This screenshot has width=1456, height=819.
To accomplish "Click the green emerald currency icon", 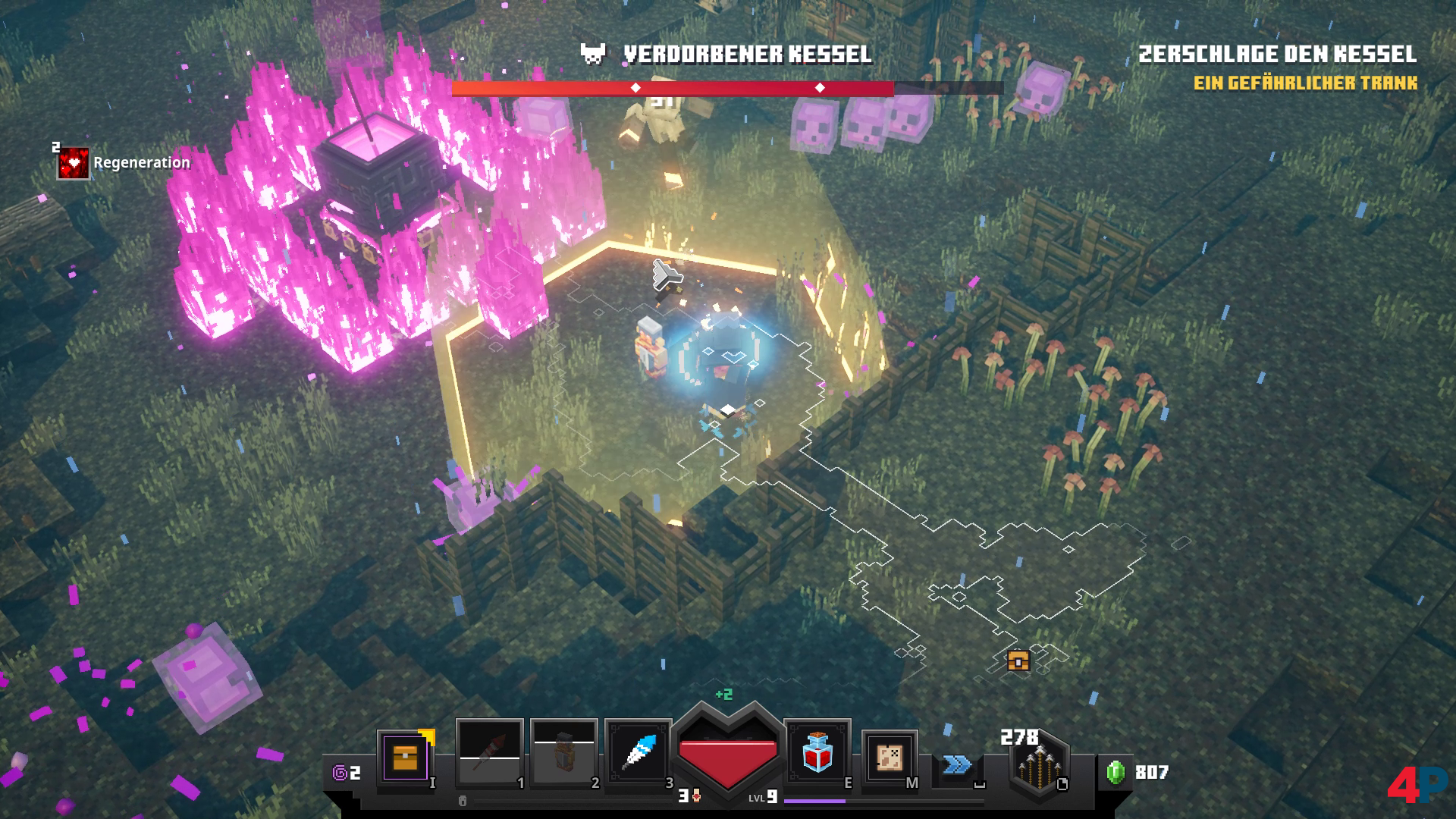I will coord(1116,773).
